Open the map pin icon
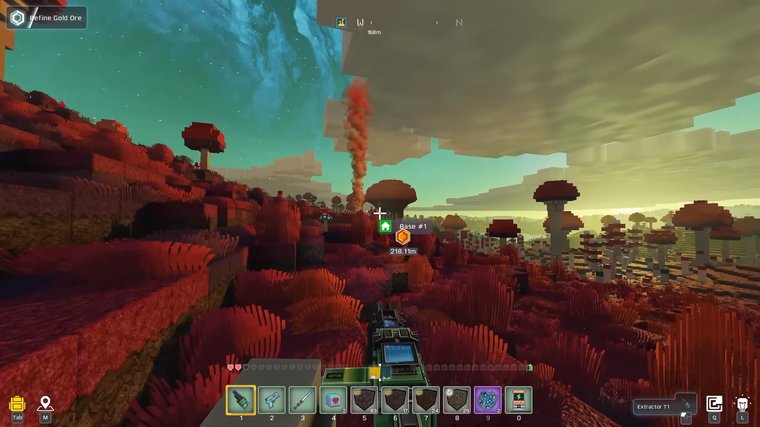This screenshot has width=760, height=427. click(45, 404)
